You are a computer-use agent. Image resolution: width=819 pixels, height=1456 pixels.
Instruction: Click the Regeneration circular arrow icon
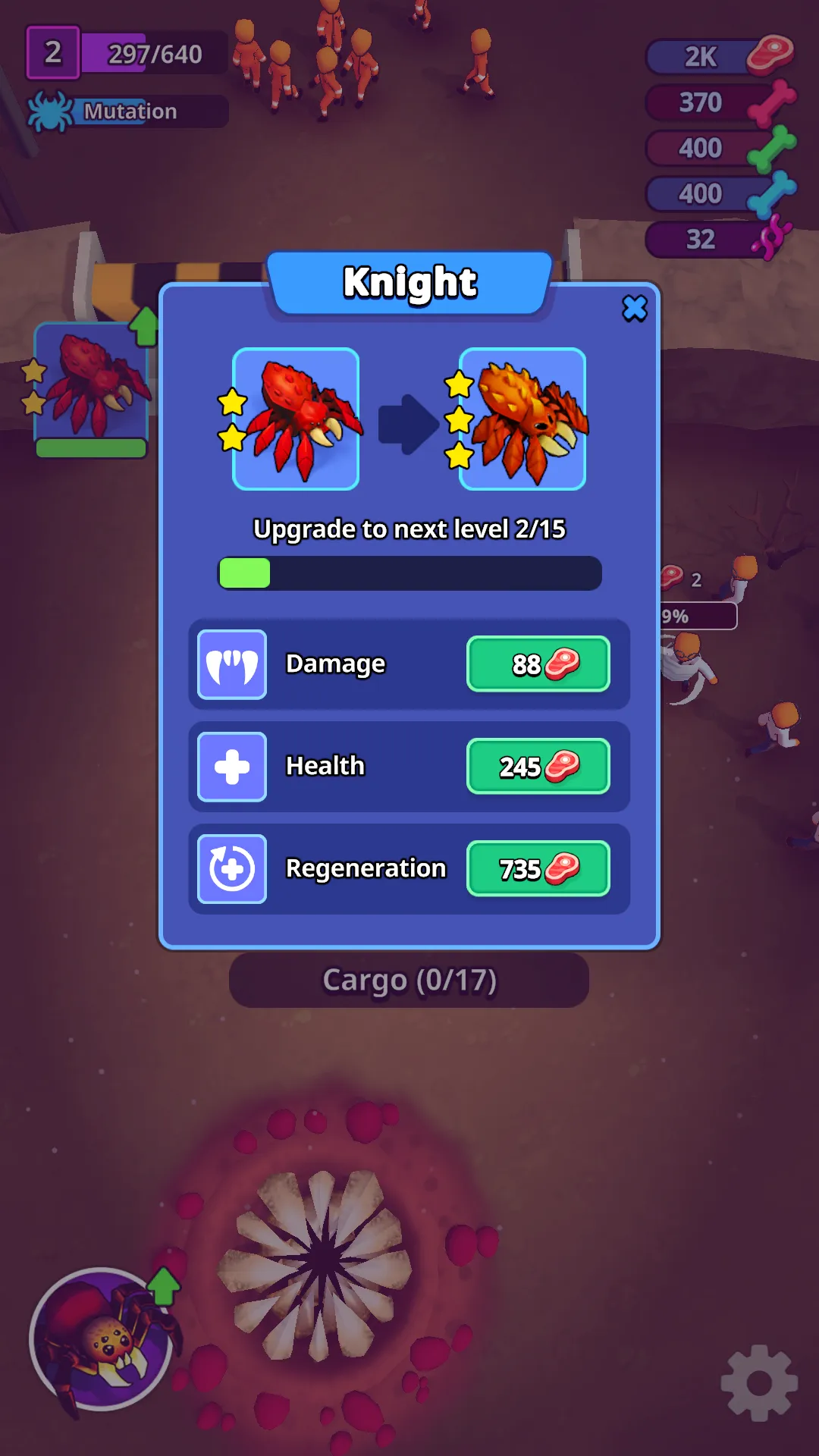click(232, 869)
